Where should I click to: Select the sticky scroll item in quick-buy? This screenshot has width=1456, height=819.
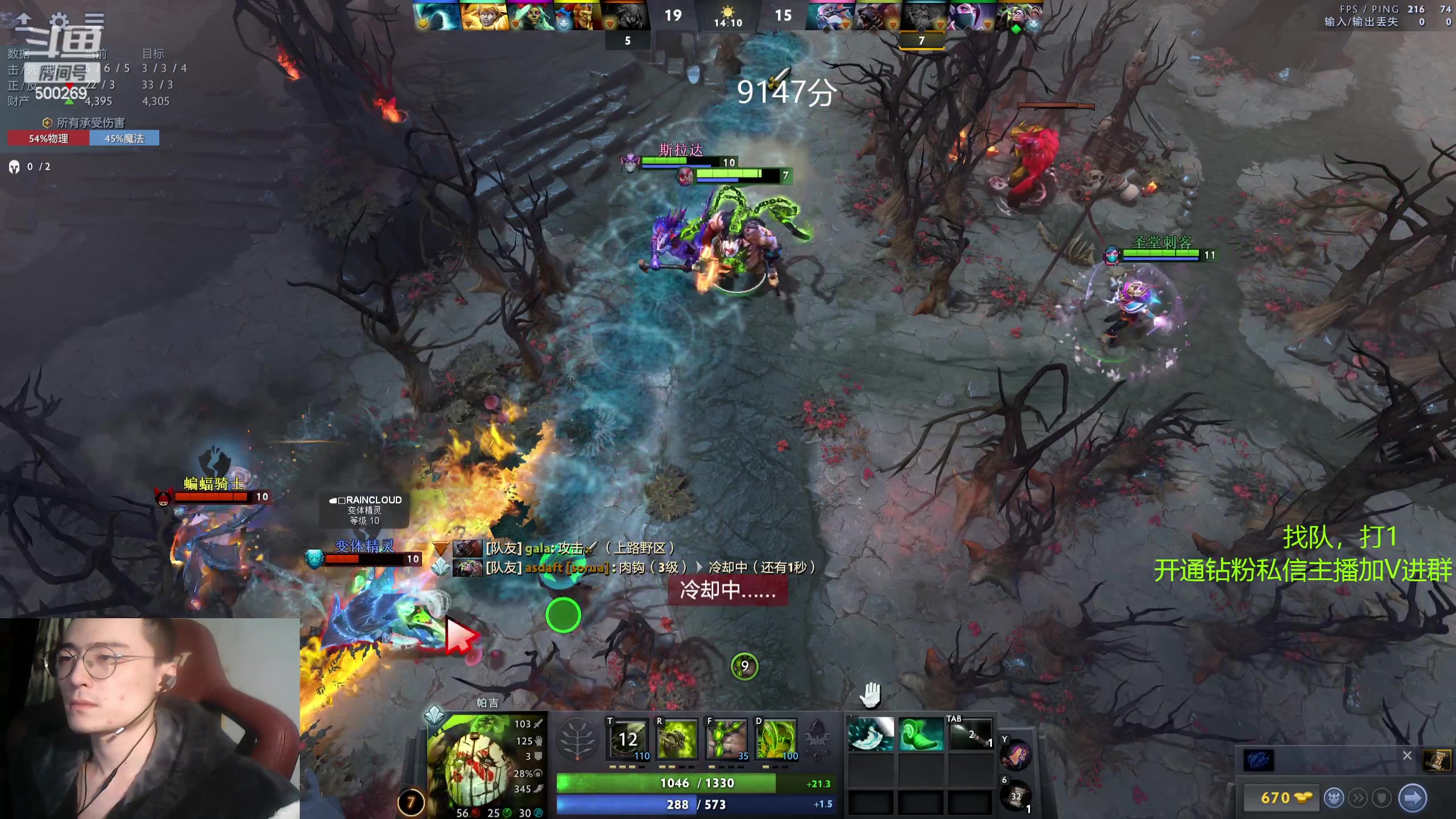point(1436,760)
